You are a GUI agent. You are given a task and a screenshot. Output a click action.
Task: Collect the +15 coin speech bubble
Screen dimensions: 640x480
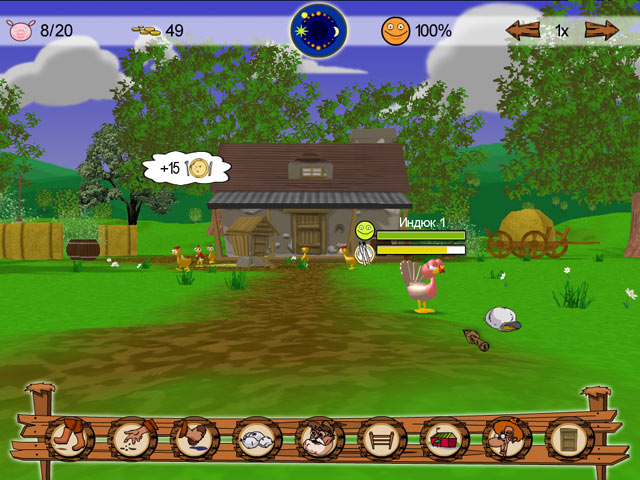(187, 168)
